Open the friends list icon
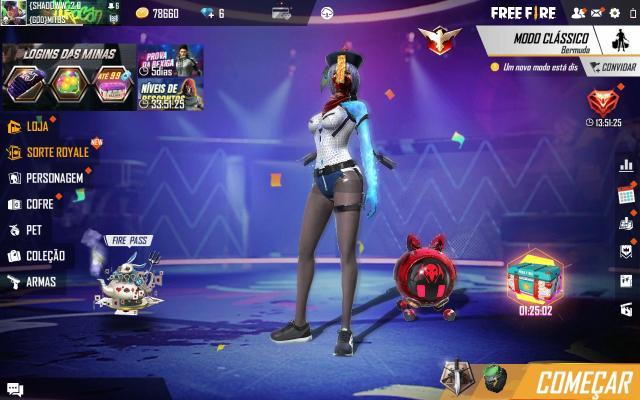This screenshot has height=400, width=640. [578, 13]
